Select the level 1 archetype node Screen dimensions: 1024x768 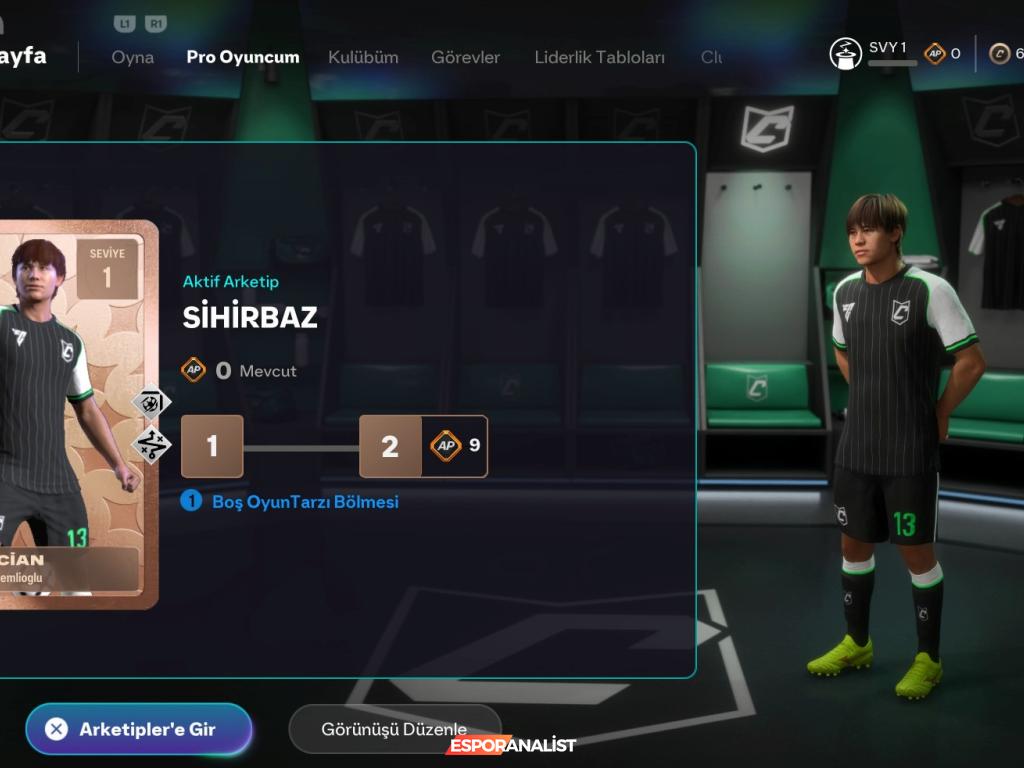point(212,446)
